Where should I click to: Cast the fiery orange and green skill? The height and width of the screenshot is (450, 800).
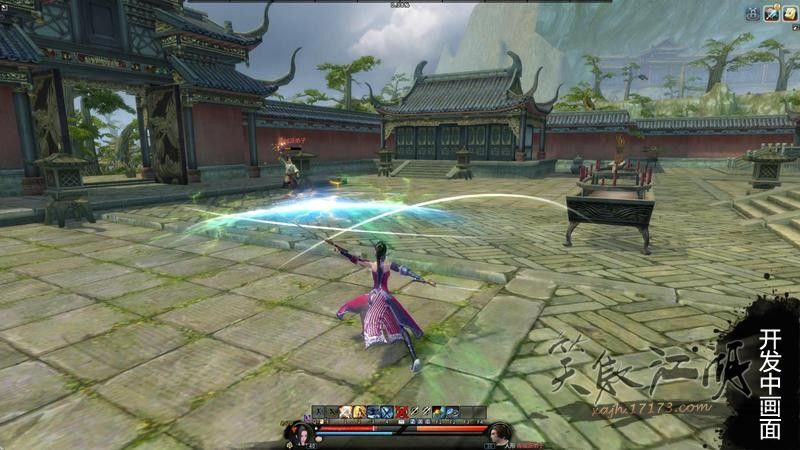[438, 411]
